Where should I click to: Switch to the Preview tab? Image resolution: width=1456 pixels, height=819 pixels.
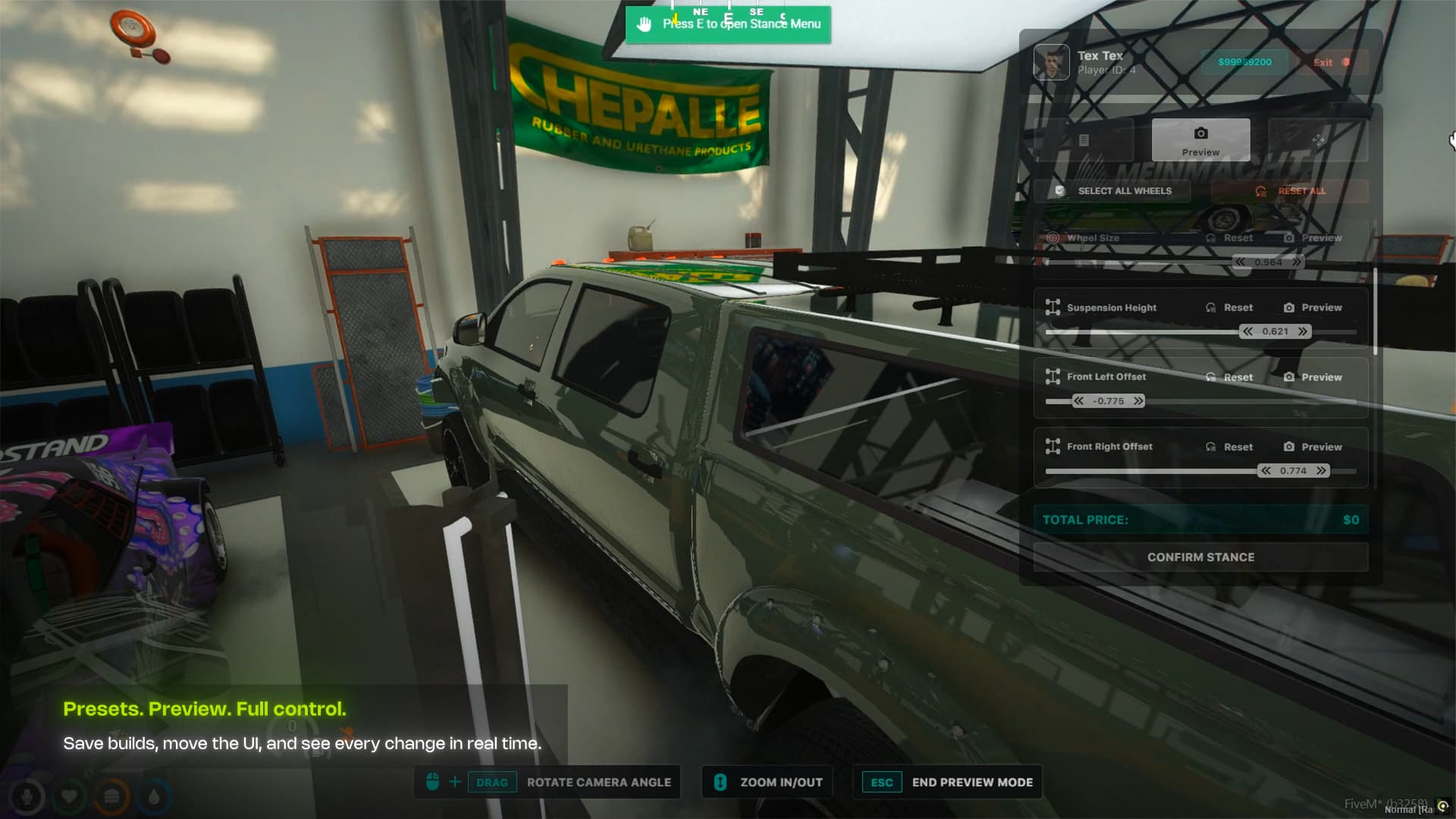tap(1200, 140)
